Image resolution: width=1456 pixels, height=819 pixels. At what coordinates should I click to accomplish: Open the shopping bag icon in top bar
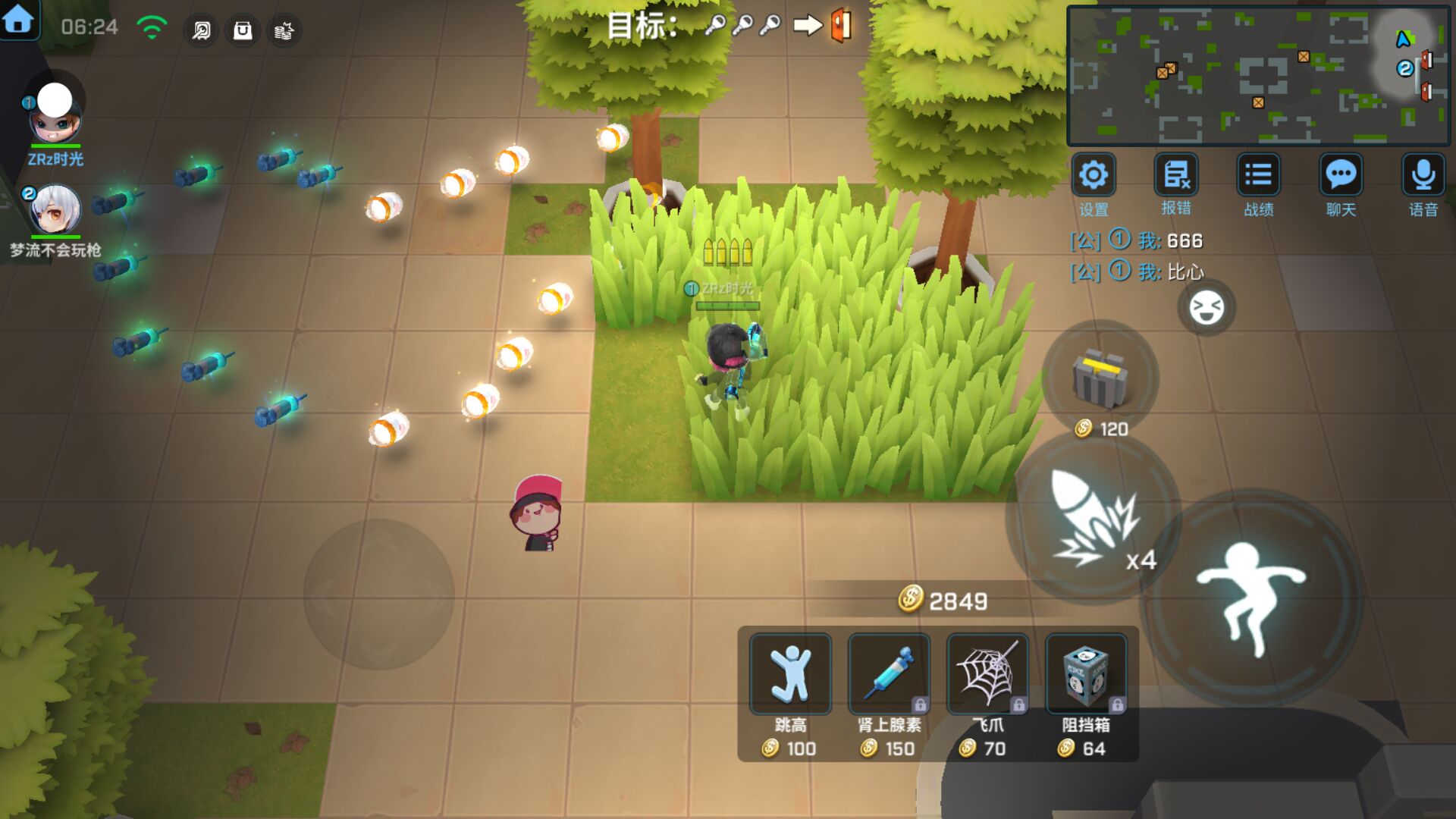point(243,30)
